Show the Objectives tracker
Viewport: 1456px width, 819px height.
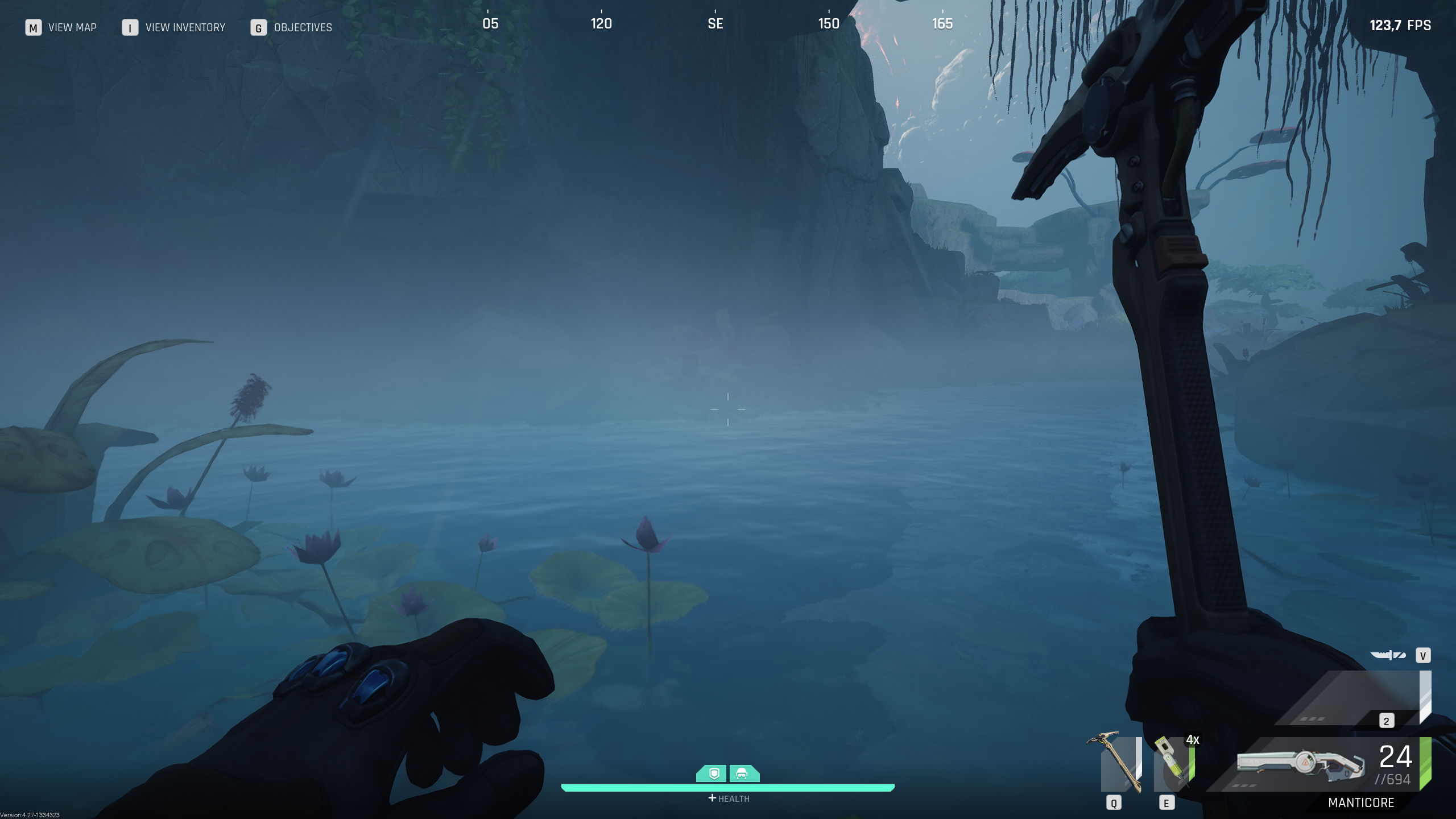point(303,27)
